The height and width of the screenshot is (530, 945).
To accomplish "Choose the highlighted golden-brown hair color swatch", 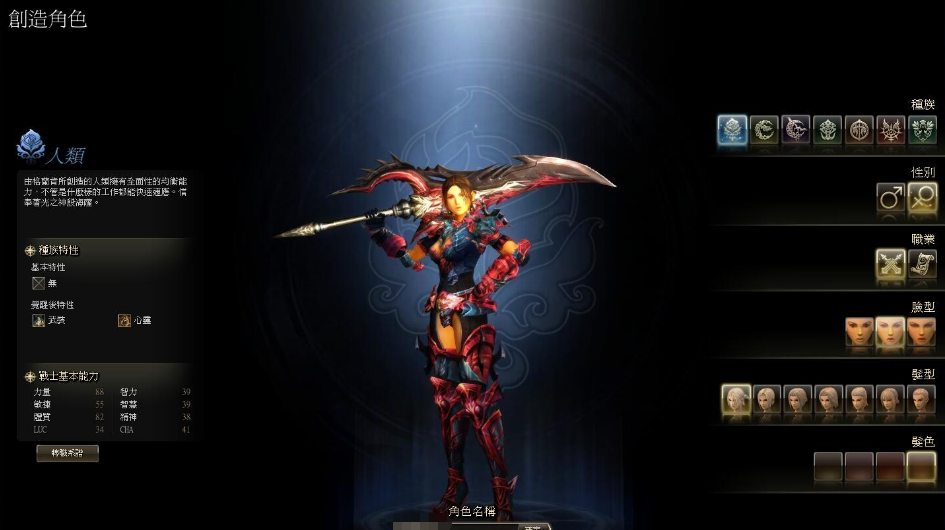I will click(x=921, y=467).
